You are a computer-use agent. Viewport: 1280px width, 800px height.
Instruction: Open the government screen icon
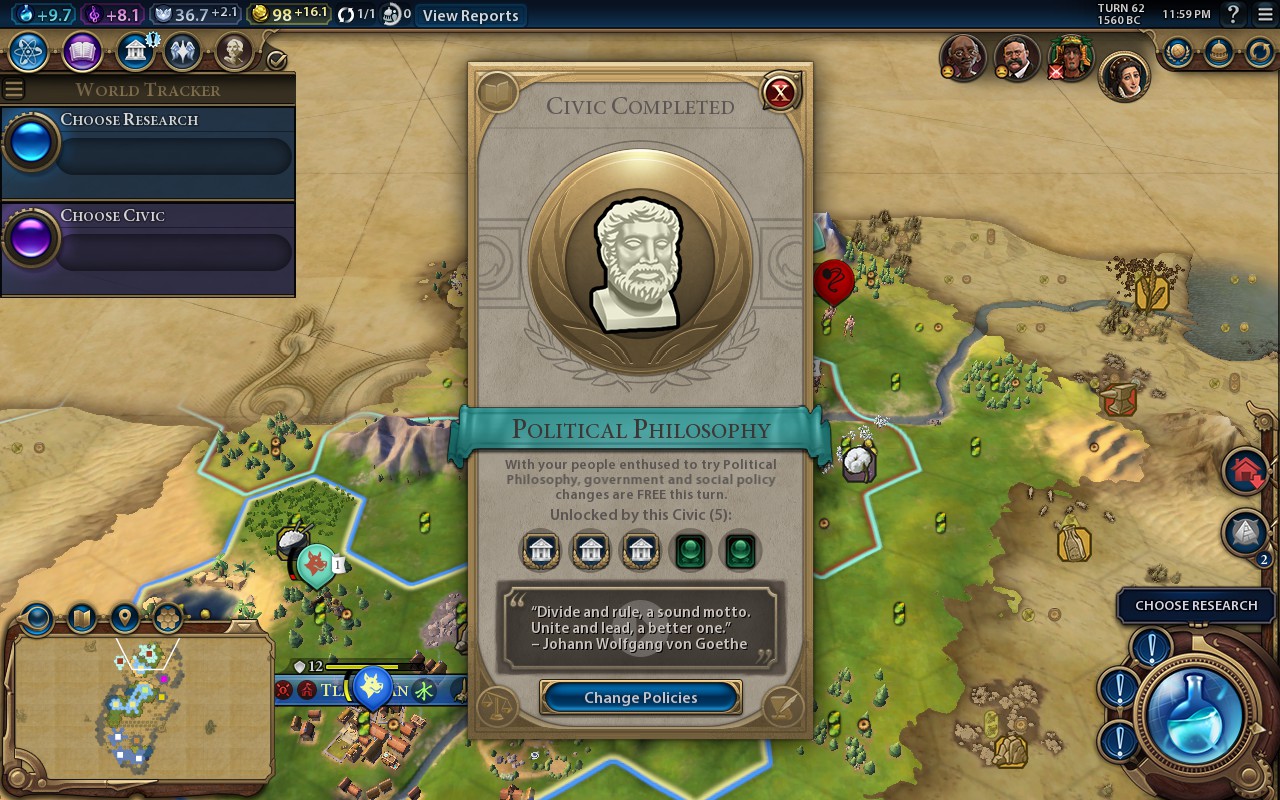(134, 51)
